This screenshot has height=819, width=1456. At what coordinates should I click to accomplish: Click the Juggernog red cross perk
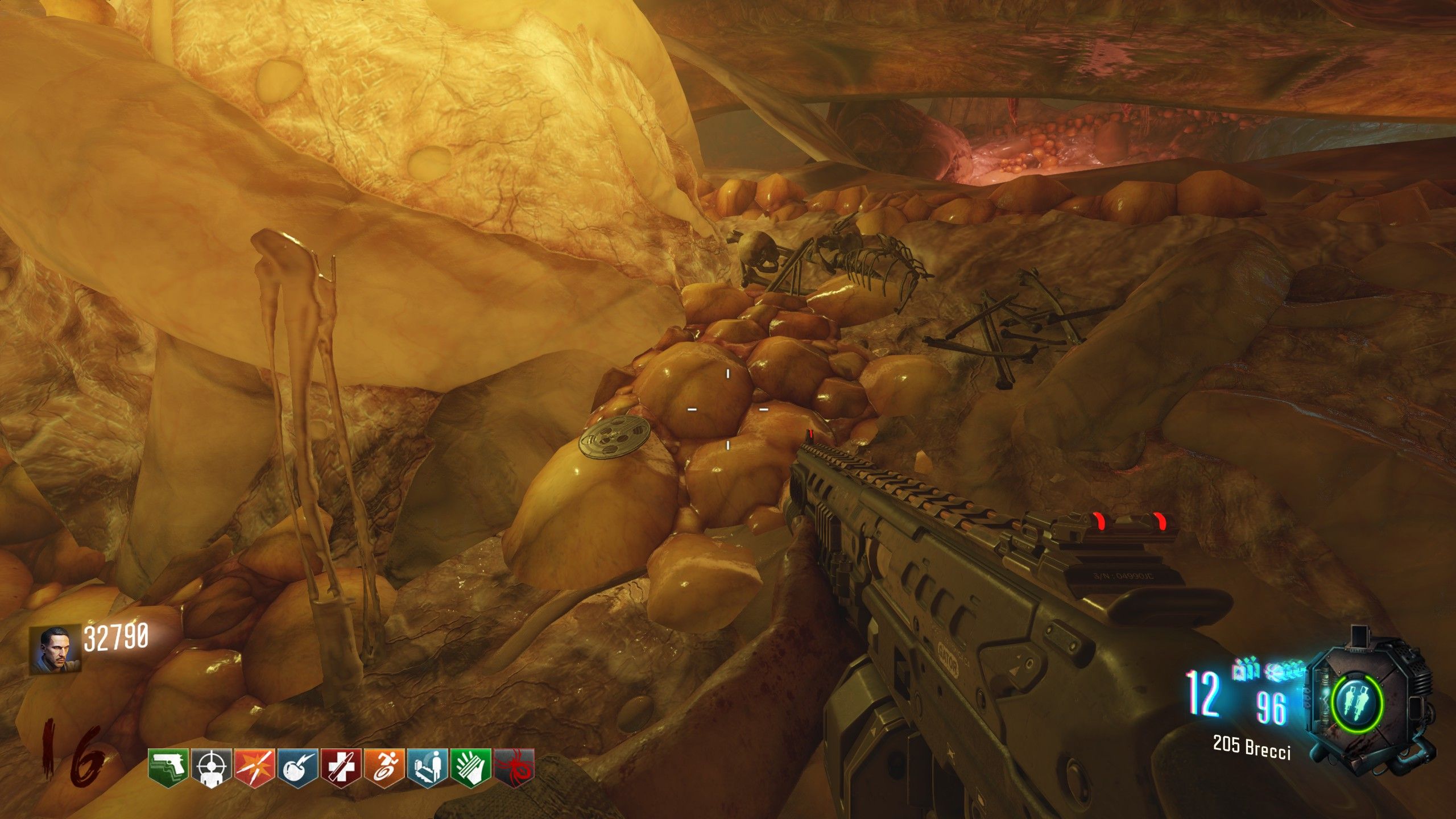(341, 768)
